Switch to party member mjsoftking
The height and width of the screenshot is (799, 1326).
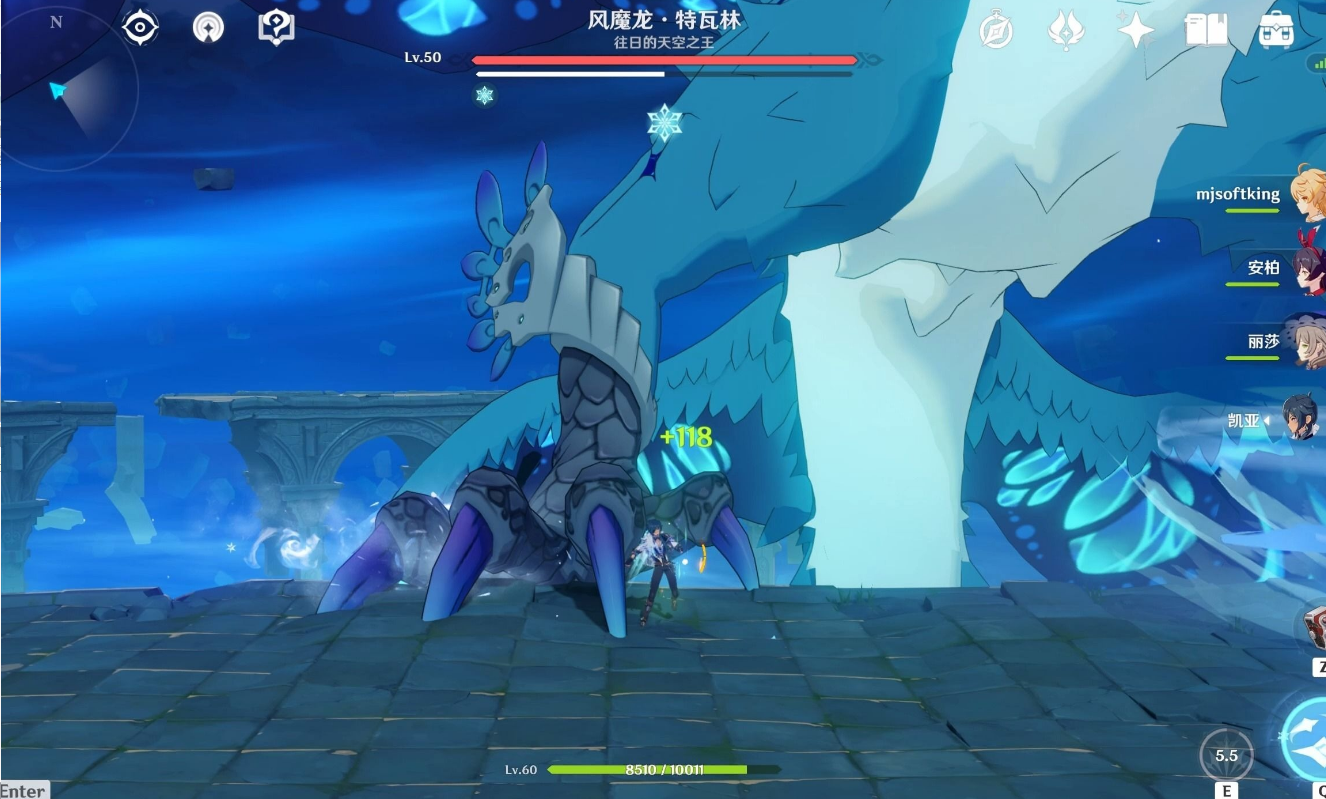click(1306, 194)
